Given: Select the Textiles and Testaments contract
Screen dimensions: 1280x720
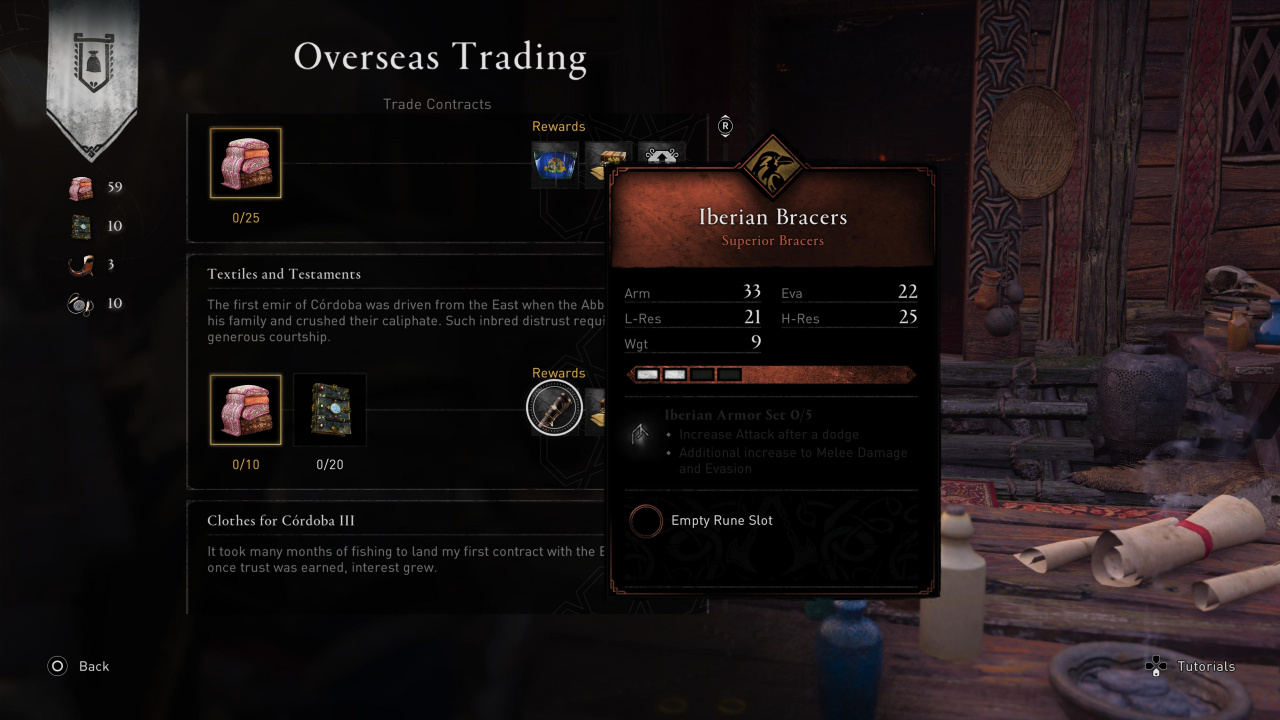Looking at the screenshot, I should point(284,274).
